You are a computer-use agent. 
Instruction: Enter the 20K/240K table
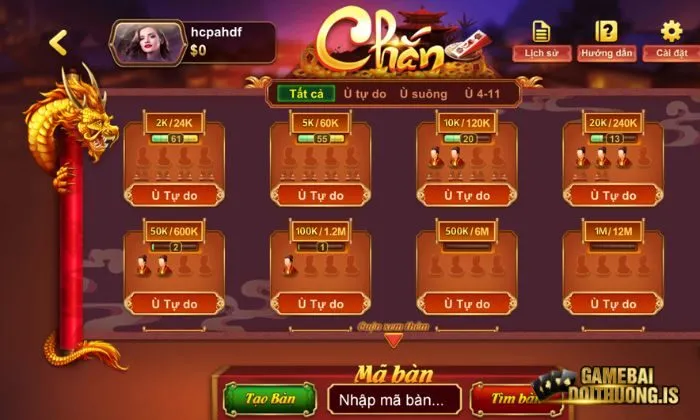tap(613, 160)
